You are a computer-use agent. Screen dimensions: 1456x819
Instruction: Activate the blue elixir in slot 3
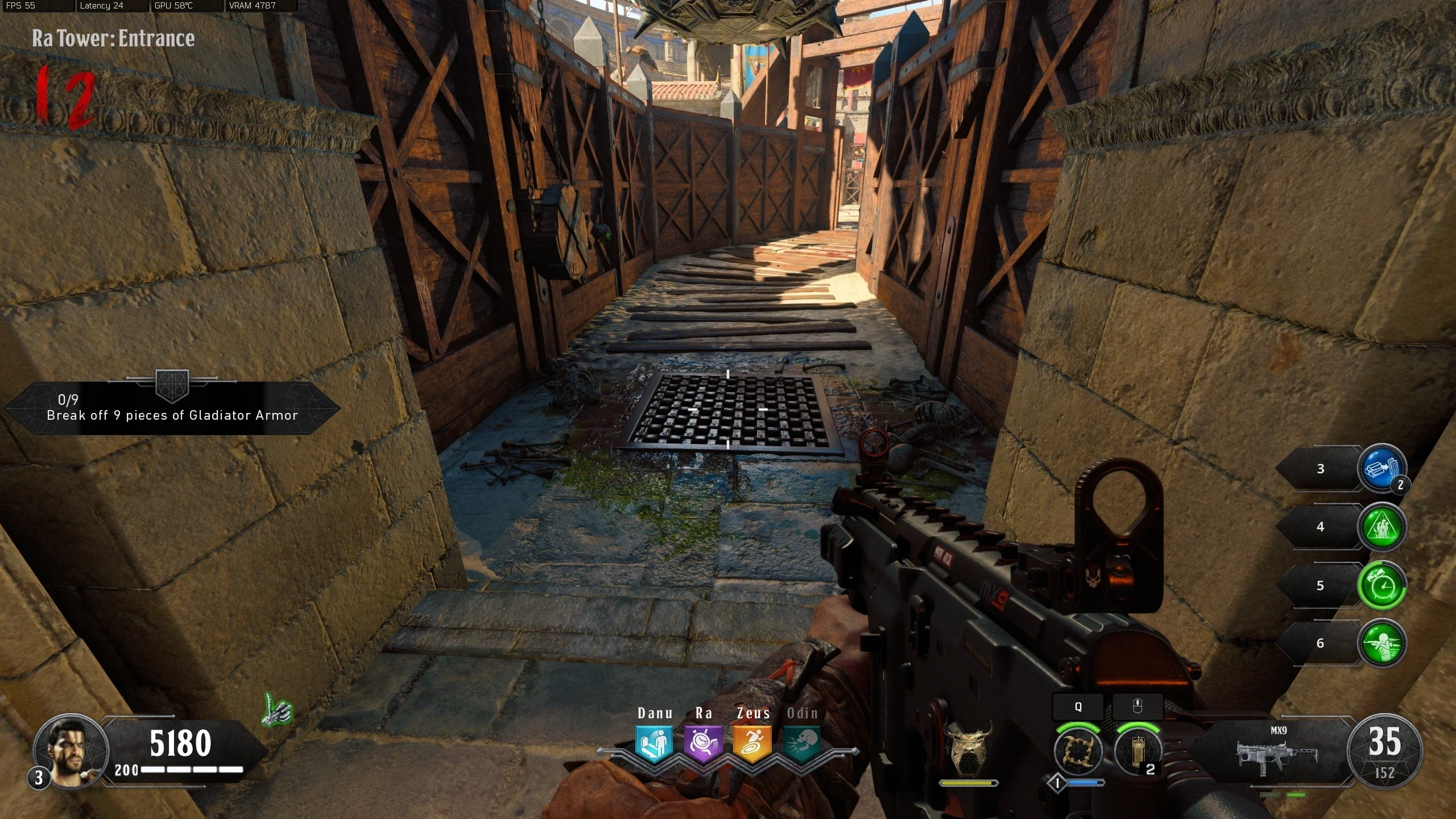coord(1381,469)
